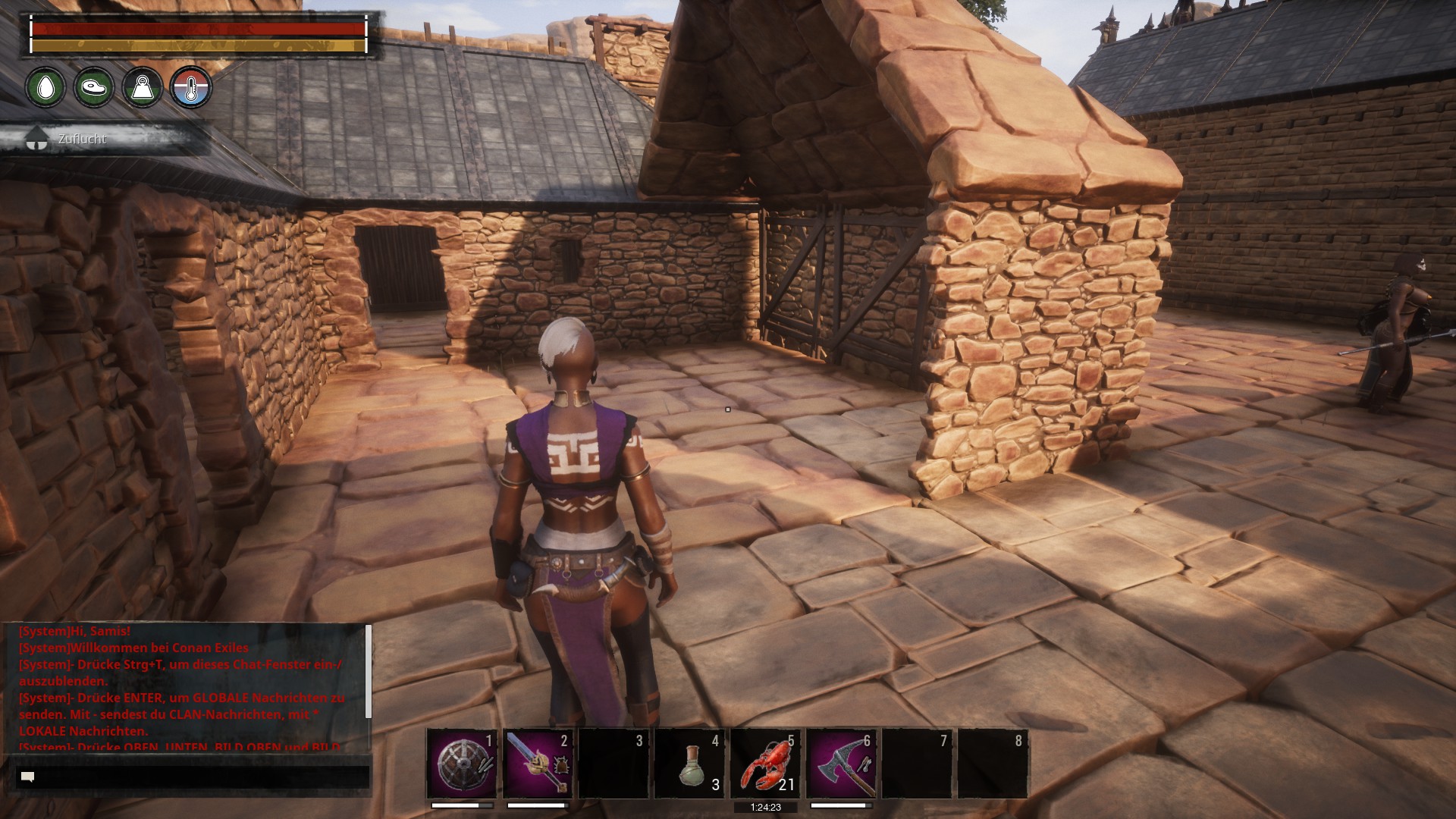The image size is (1456, 819).
Task: Equip the axe in hotbar slot 6
Action: (x=841, y=764)
